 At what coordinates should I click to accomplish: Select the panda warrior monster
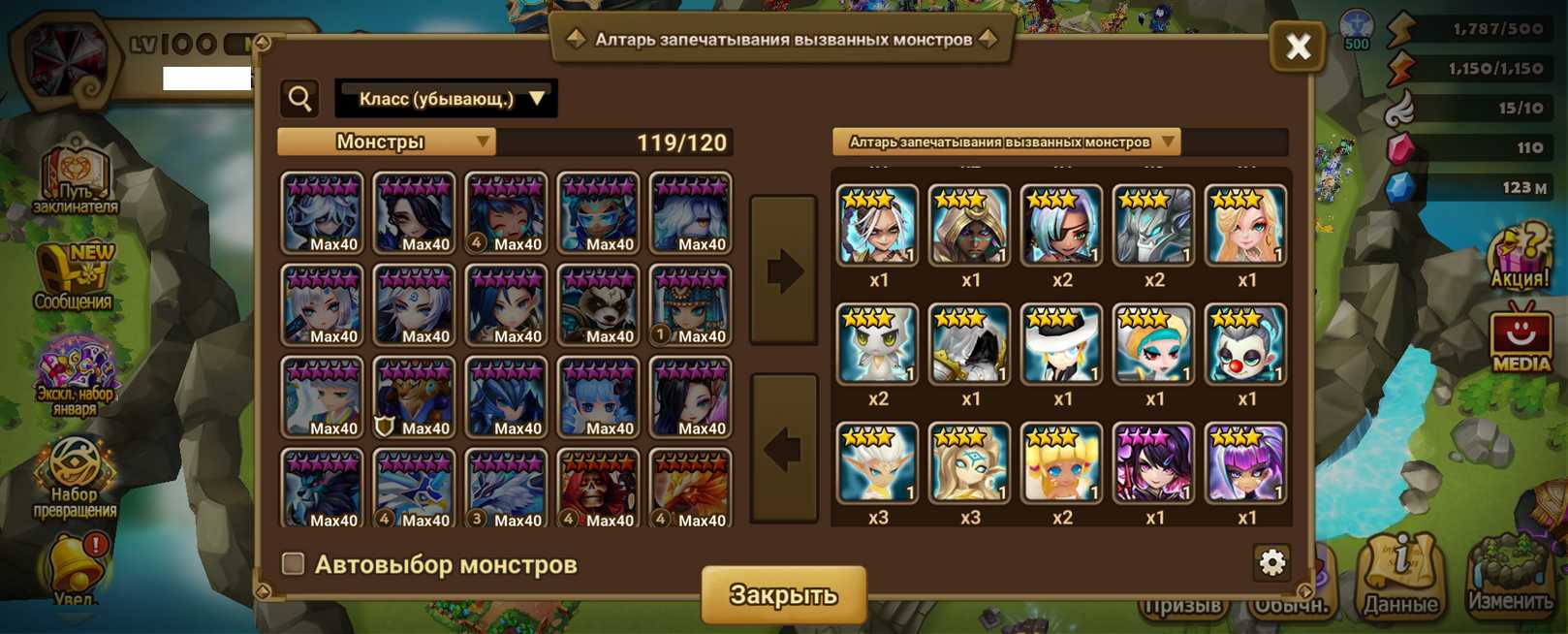[598, 304]
